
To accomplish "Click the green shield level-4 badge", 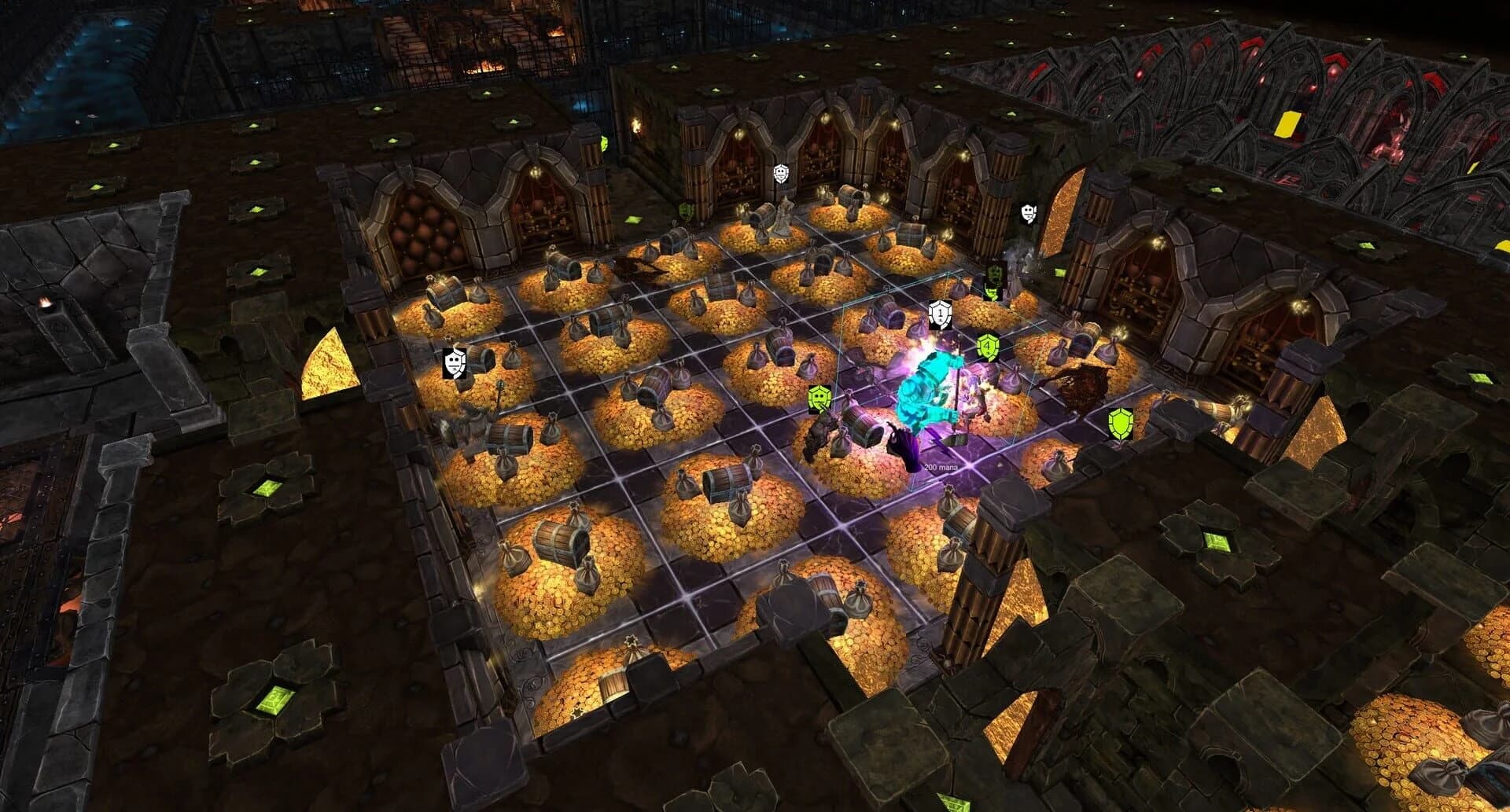I will [x=988, y=346].
